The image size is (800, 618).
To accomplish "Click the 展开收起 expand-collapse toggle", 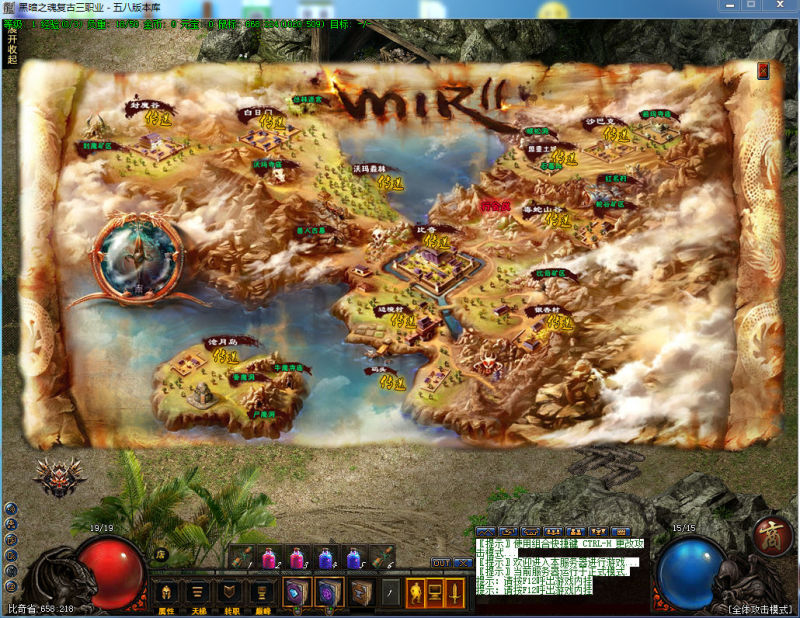I will [x=12, y=45].
